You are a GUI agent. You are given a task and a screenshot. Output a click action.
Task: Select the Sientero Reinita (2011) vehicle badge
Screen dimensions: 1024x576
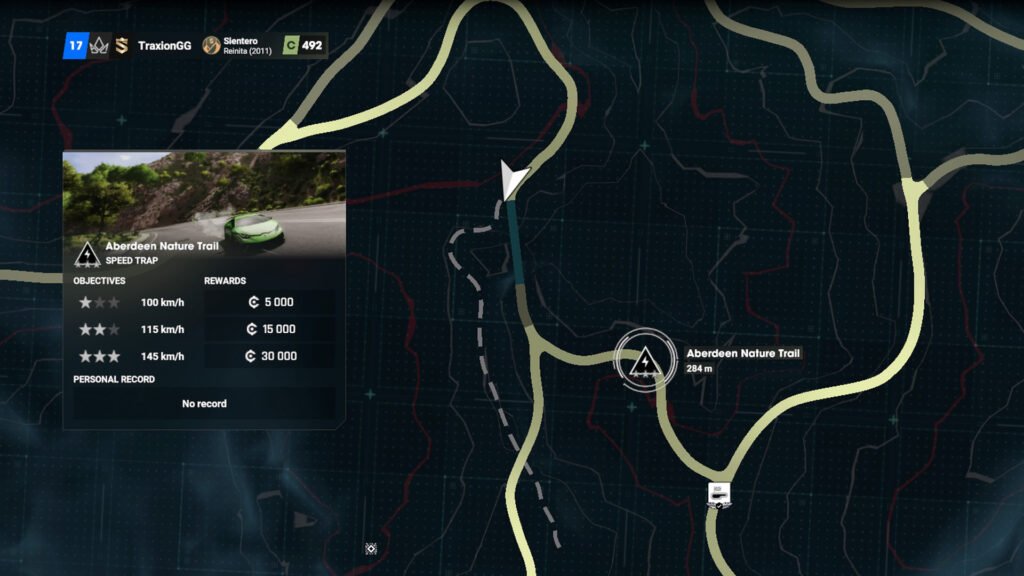(x=238, y=45)
